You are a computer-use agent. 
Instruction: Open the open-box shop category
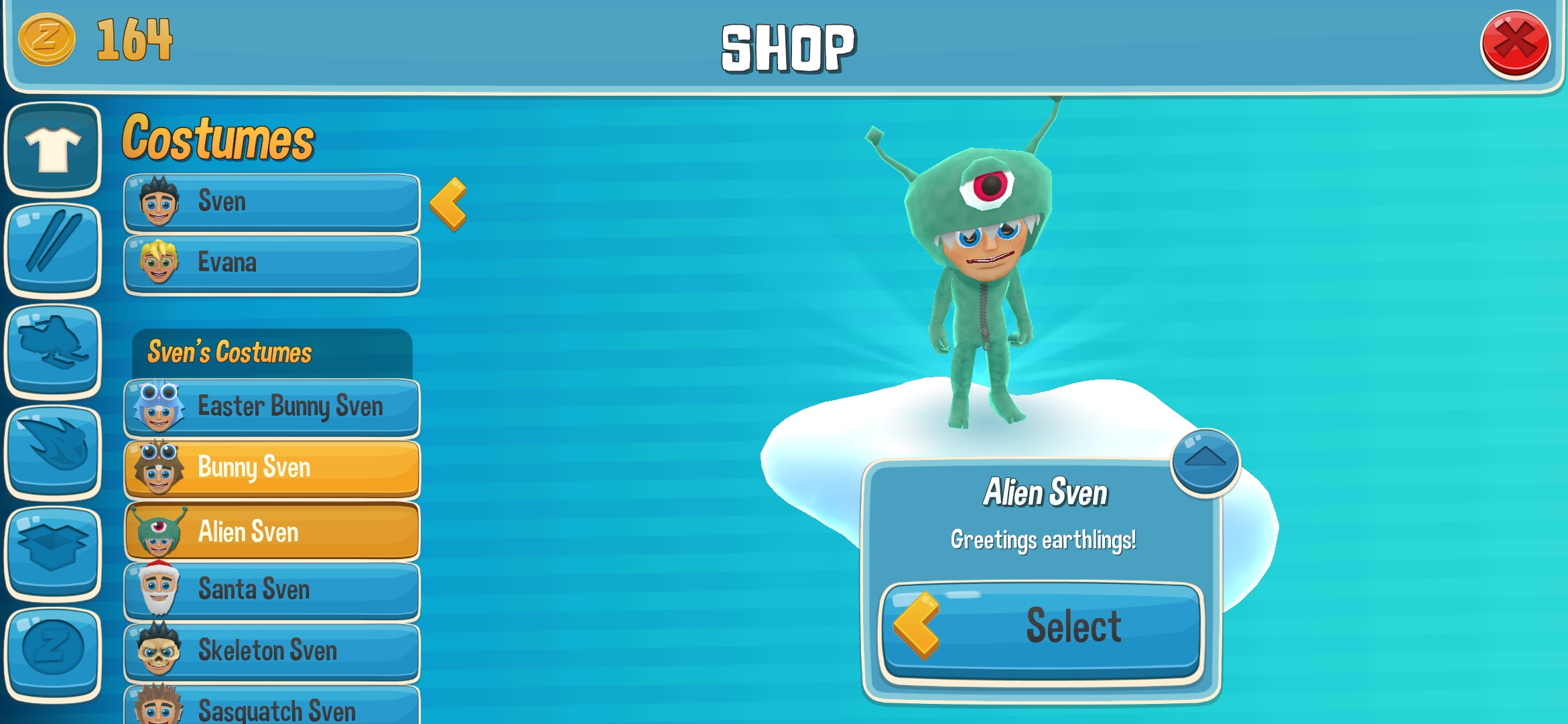(x=53, y=552)
